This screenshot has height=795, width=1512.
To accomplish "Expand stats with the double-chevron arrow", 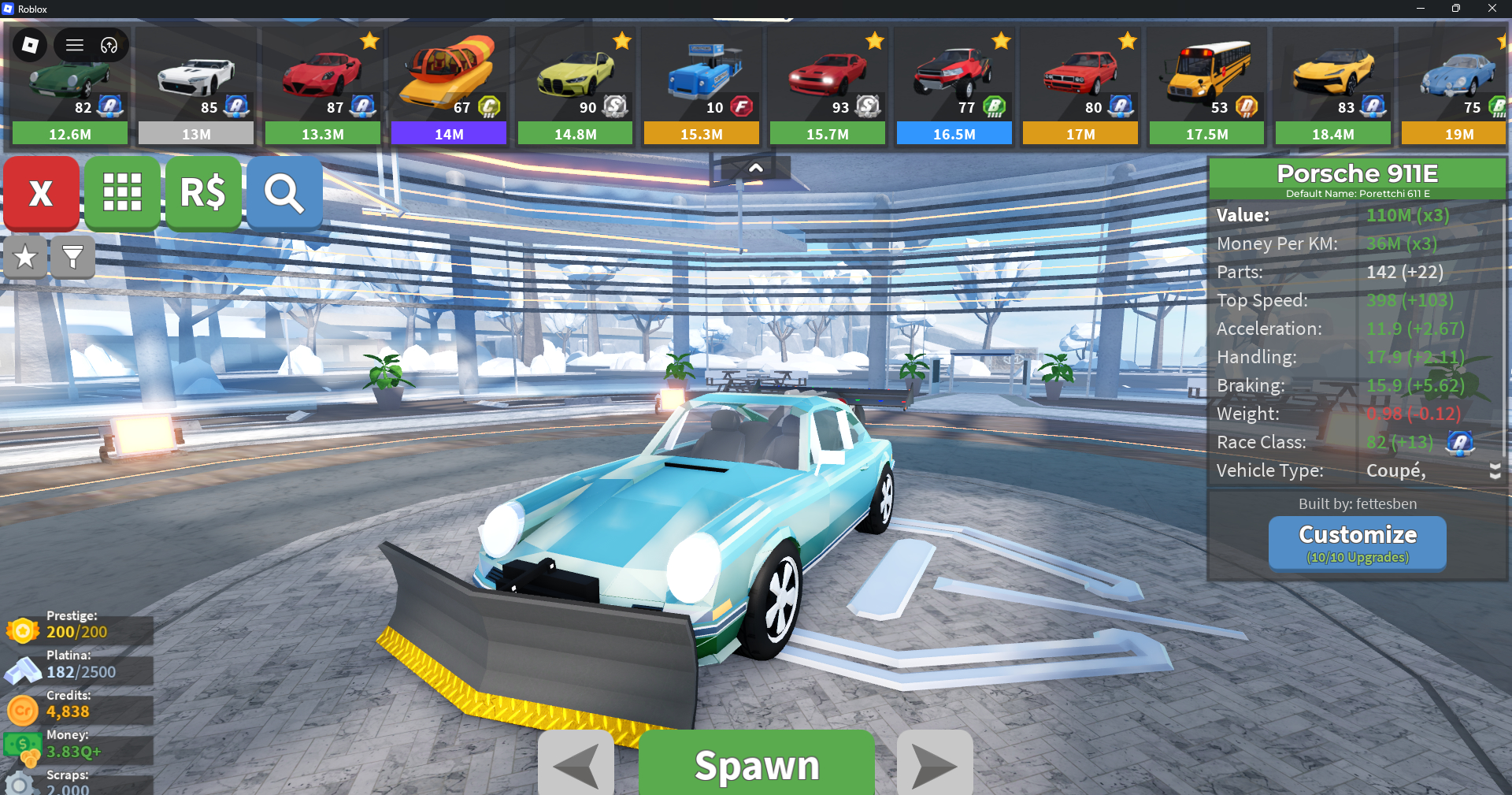I will (1495, 470).
